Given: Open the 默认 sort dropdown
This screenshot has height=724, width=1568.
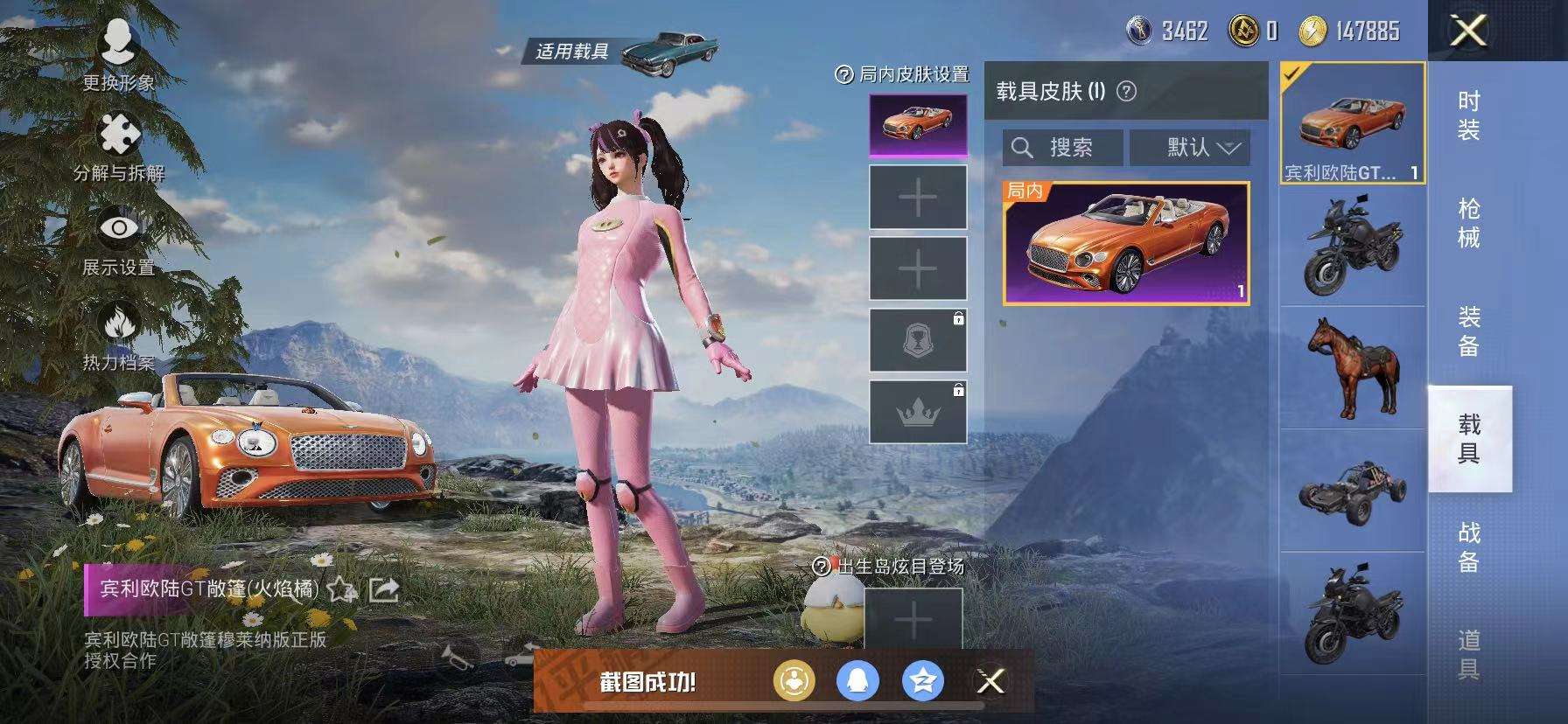Looking at the screenshot, I should point(1190,148).
